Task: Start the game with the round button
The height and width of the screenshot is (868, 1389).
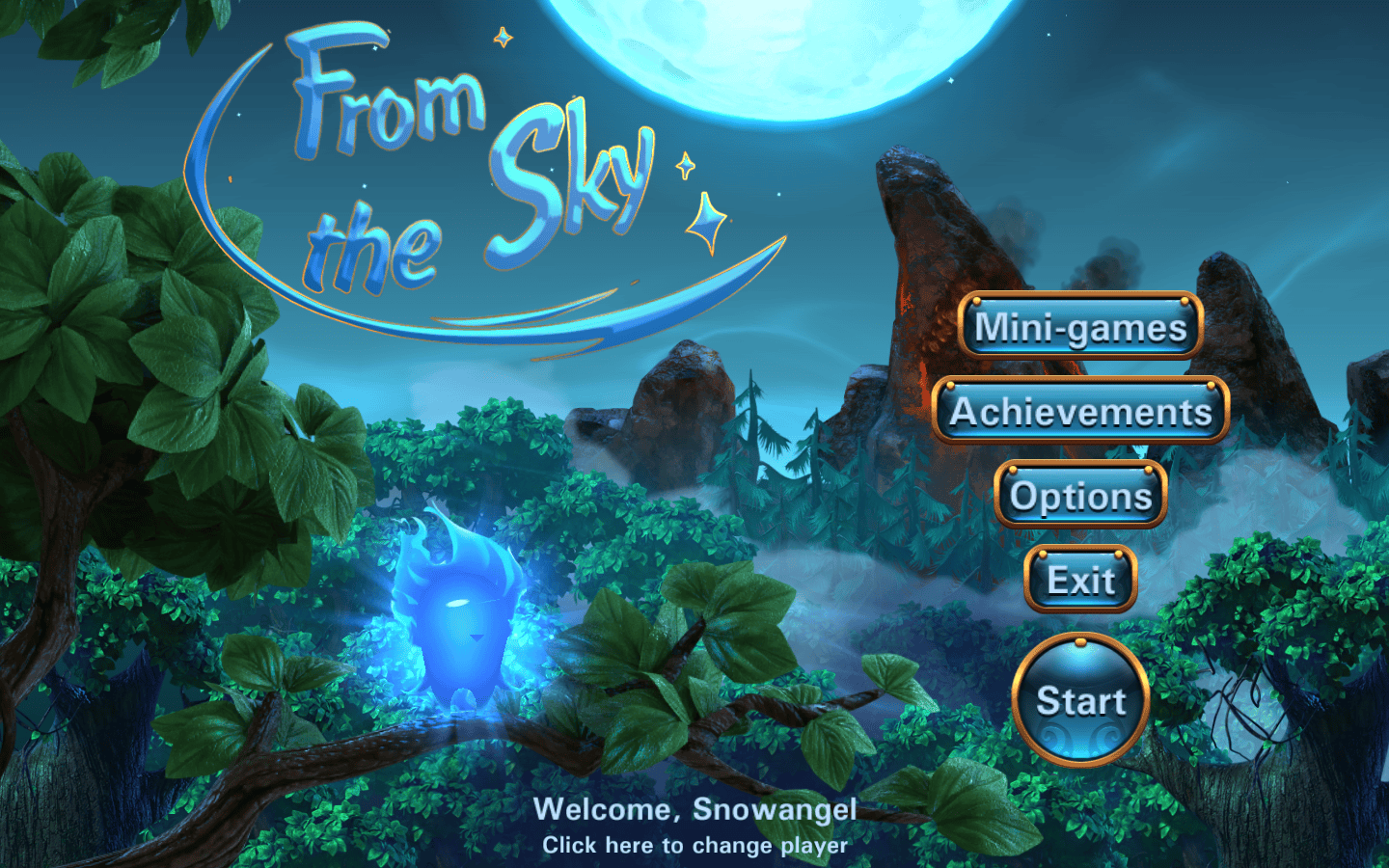Action: [x=1080, y=700]
